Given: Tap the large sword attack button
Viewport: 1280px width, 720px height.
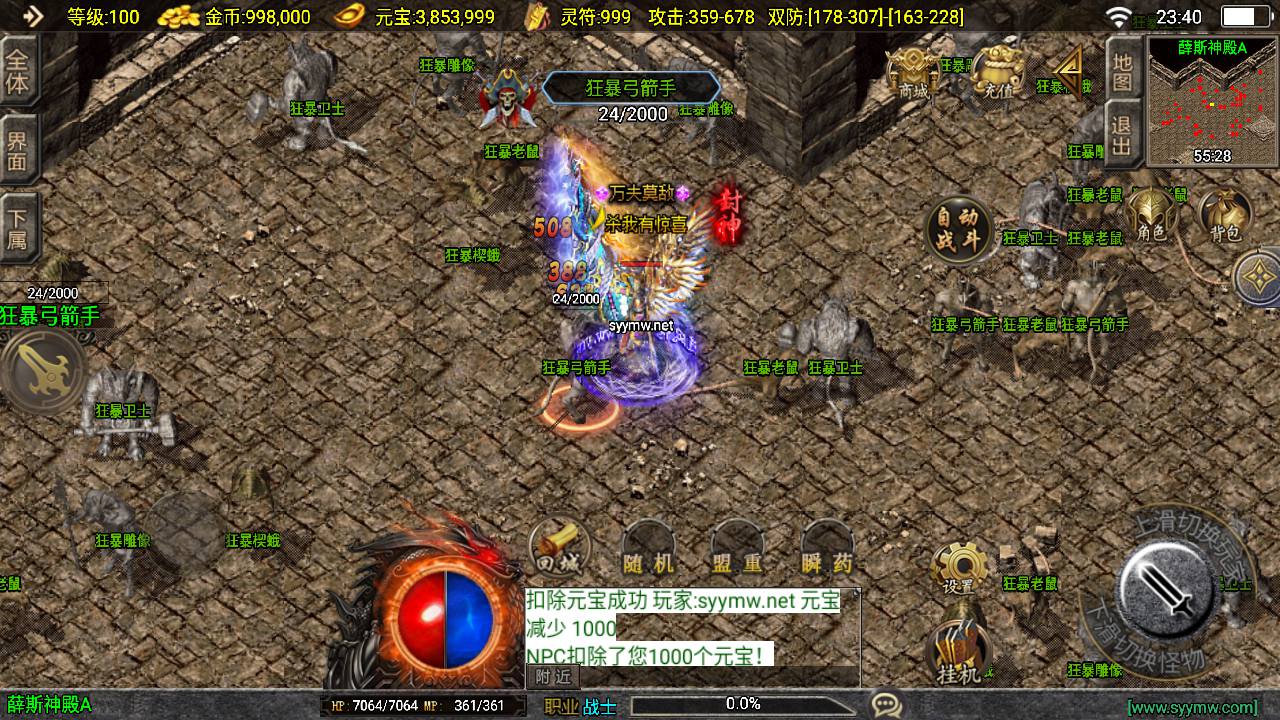Looking at the screenshot, I should [x=1167, y=588].
